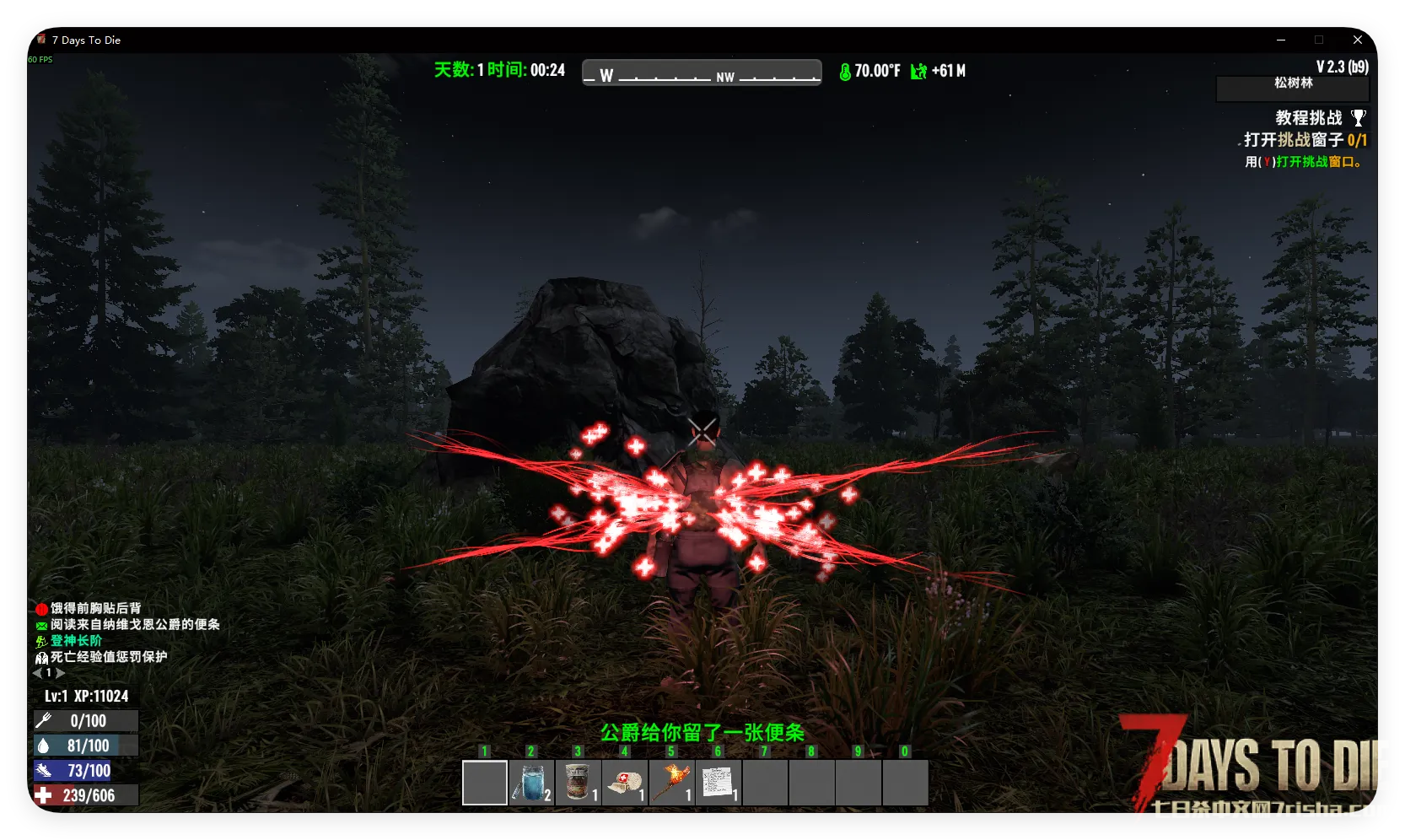Select the paper note hotbar slot
This screenshot has height=840, width=1405.
click(x=719, y=783)
